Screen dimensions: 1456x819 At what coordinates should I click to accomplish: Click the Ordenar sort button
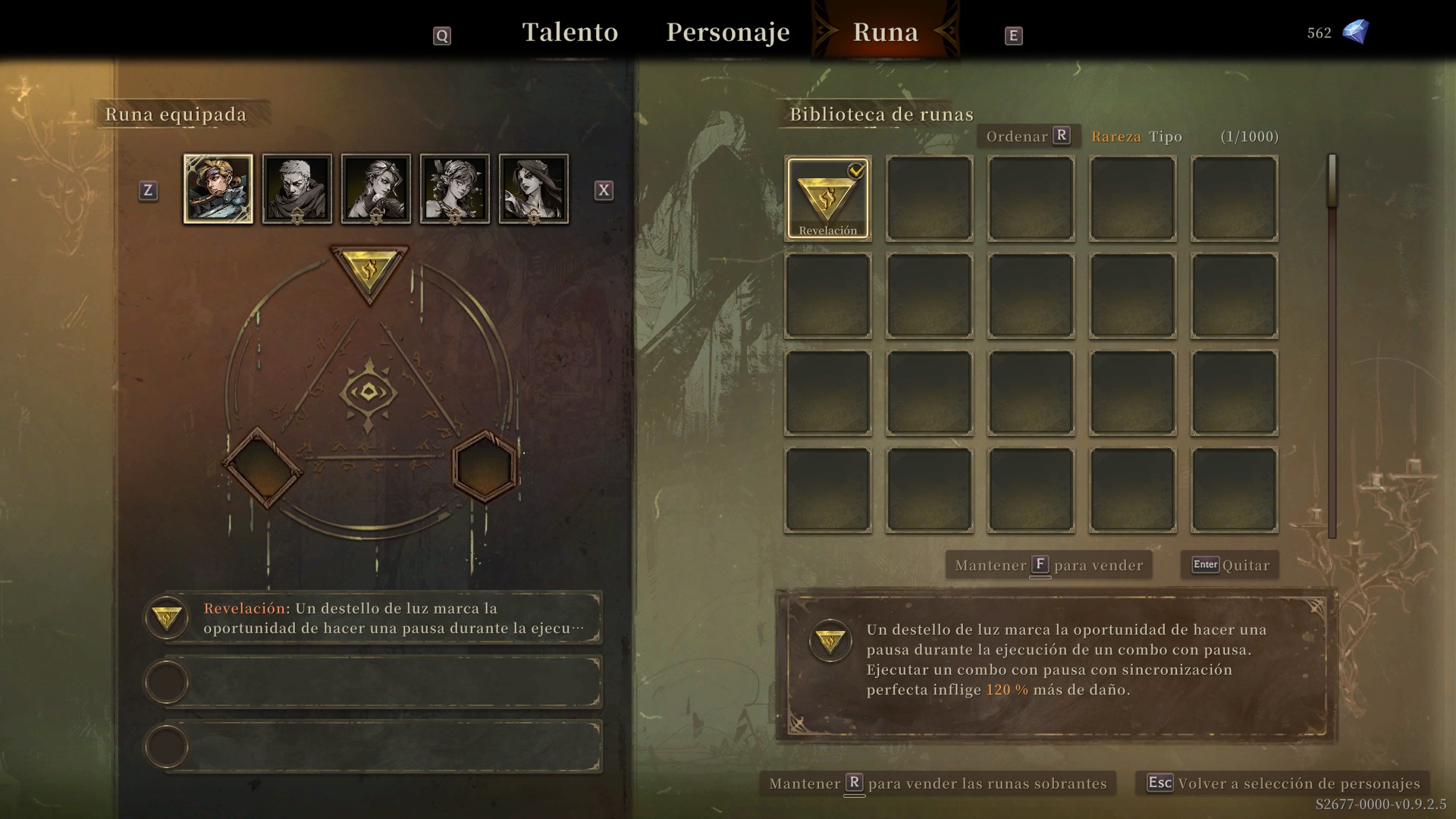[x=1028, y=136]
